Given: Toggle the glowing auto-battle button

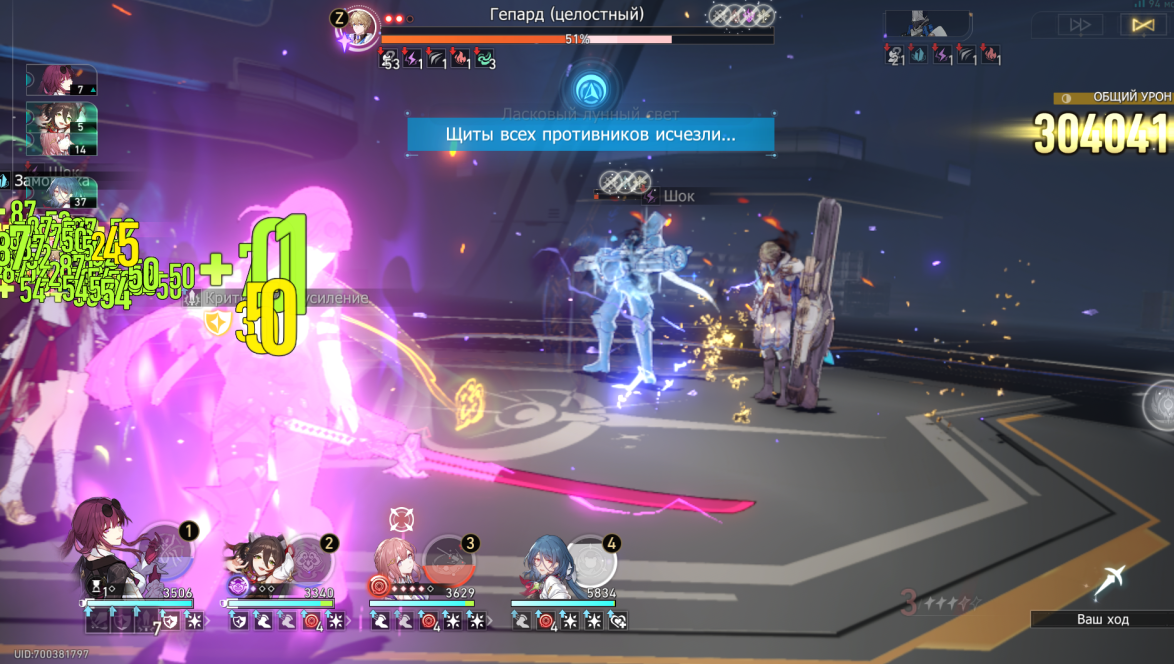Looking at the screenshot, I should [1142, 25].
